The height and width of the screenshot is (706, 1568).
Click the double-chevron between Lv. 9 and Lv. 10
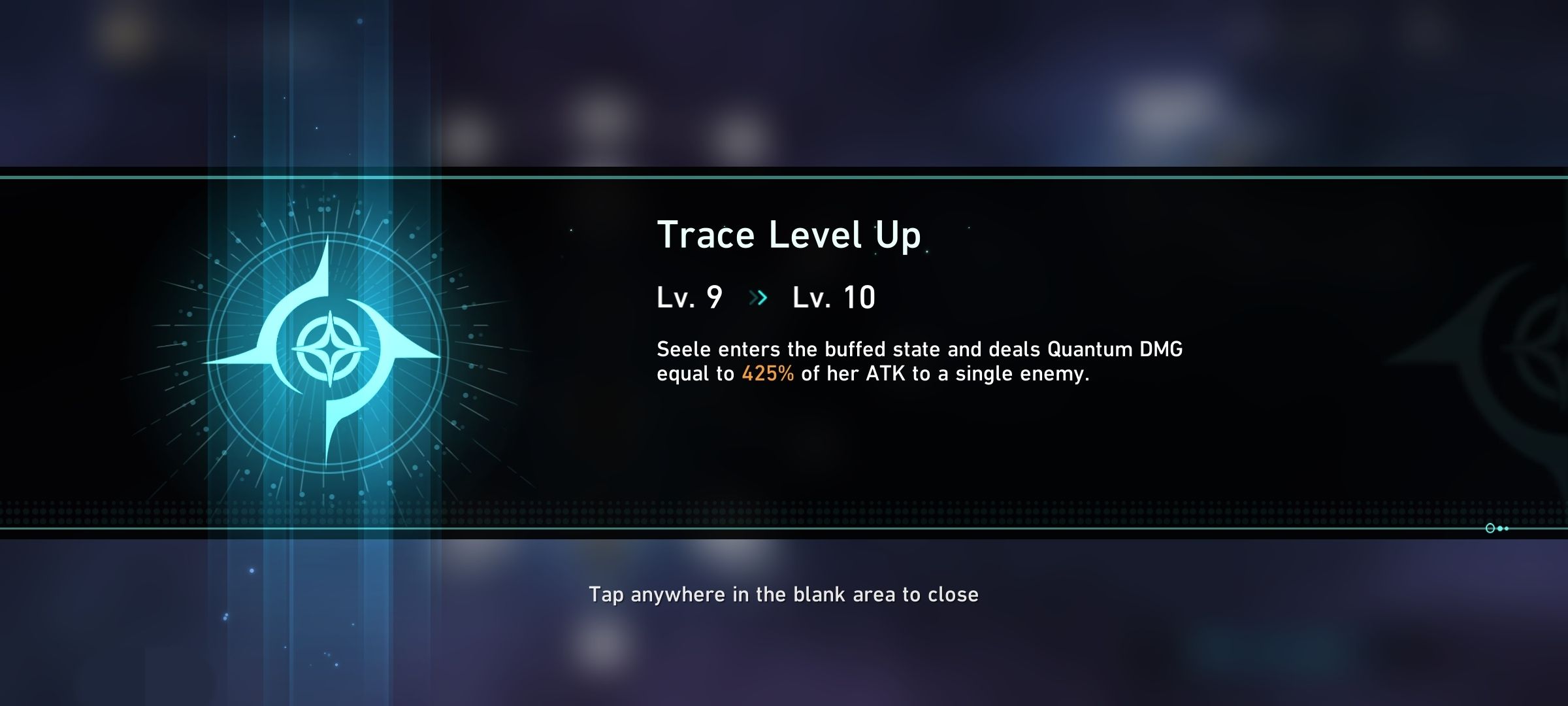[758, 297]
